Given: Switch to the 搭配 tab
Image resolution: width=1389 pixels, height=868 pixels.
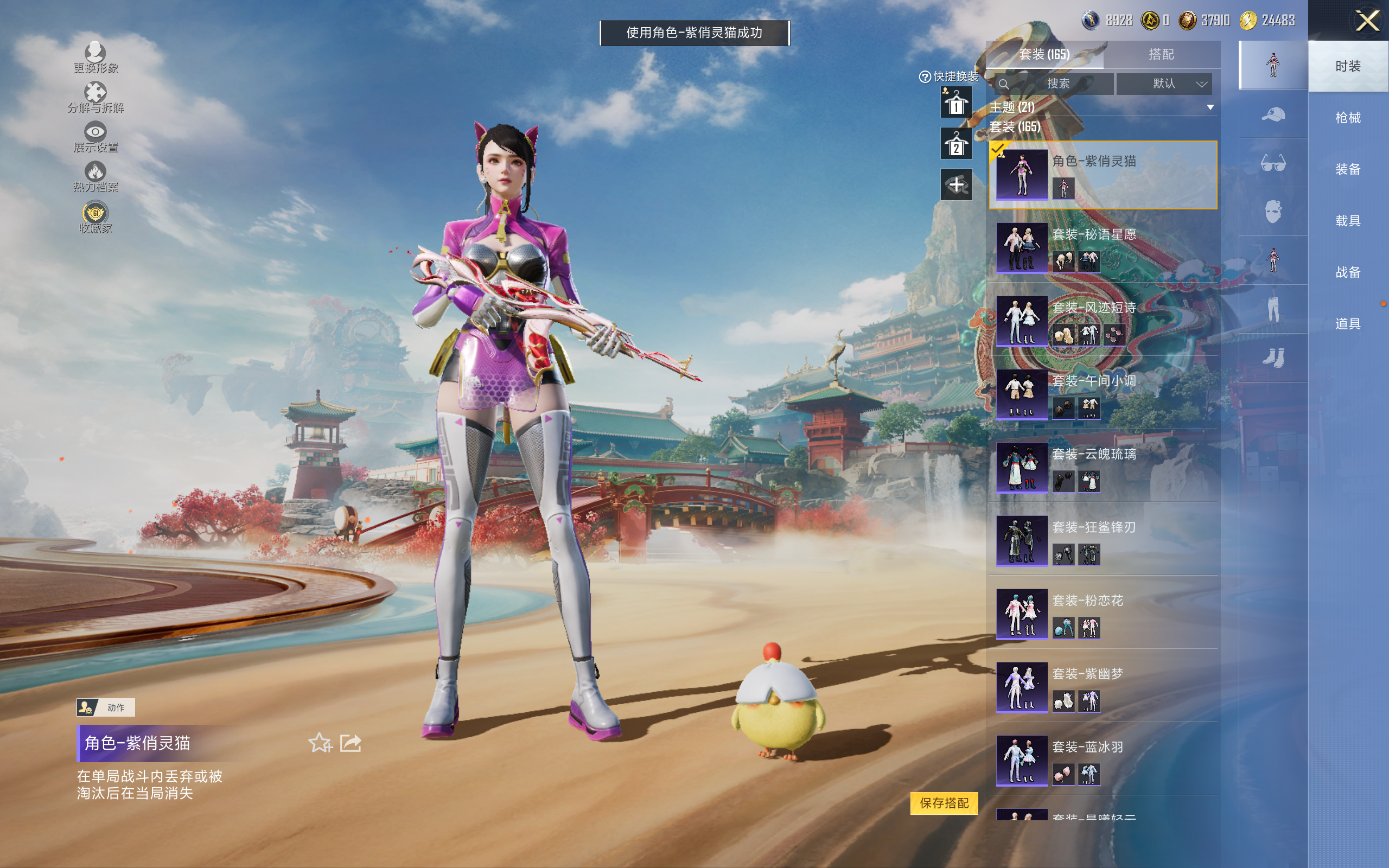Looking at the screenshot, I should 1161,55.
